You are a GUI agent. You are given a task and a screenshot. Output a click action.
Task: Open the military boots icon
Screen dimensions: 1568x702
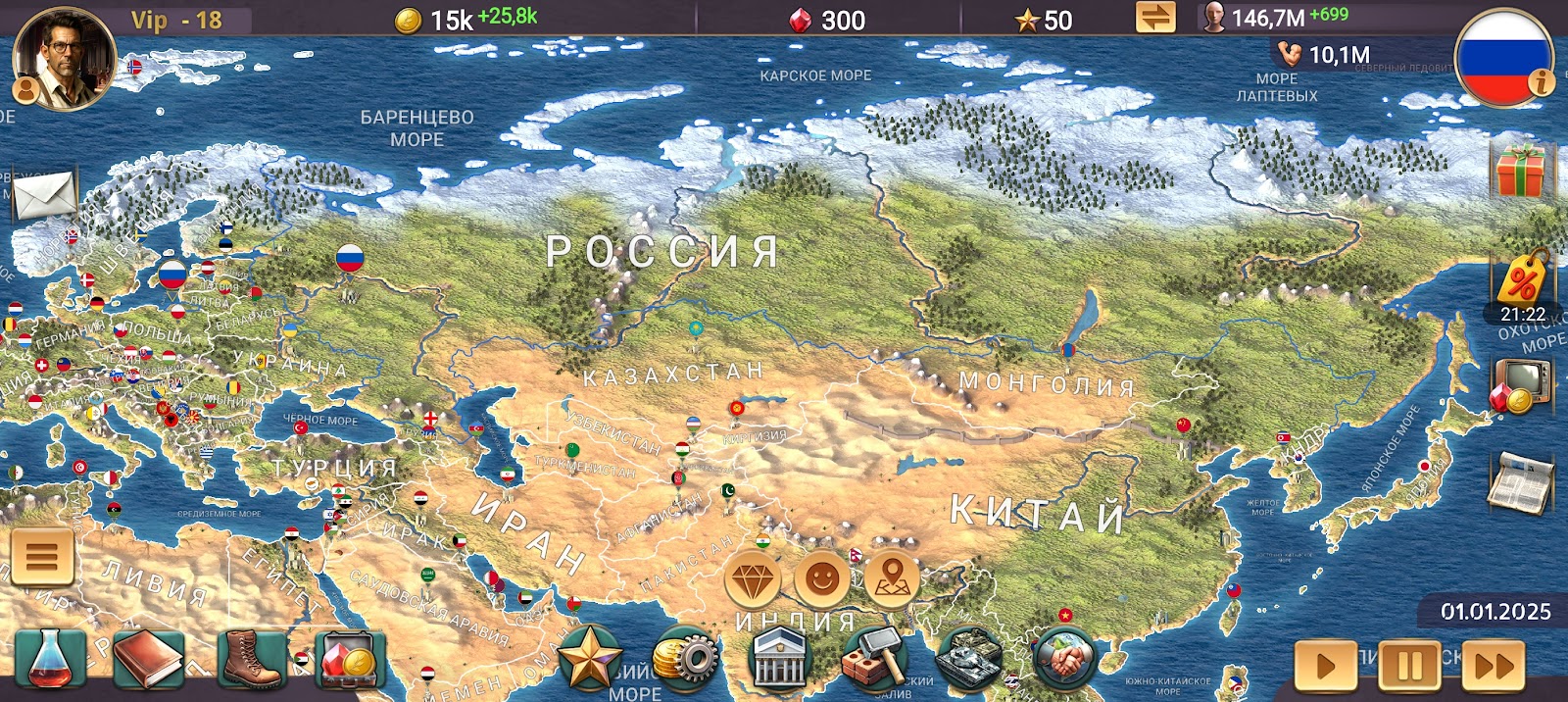pos(250,659)
